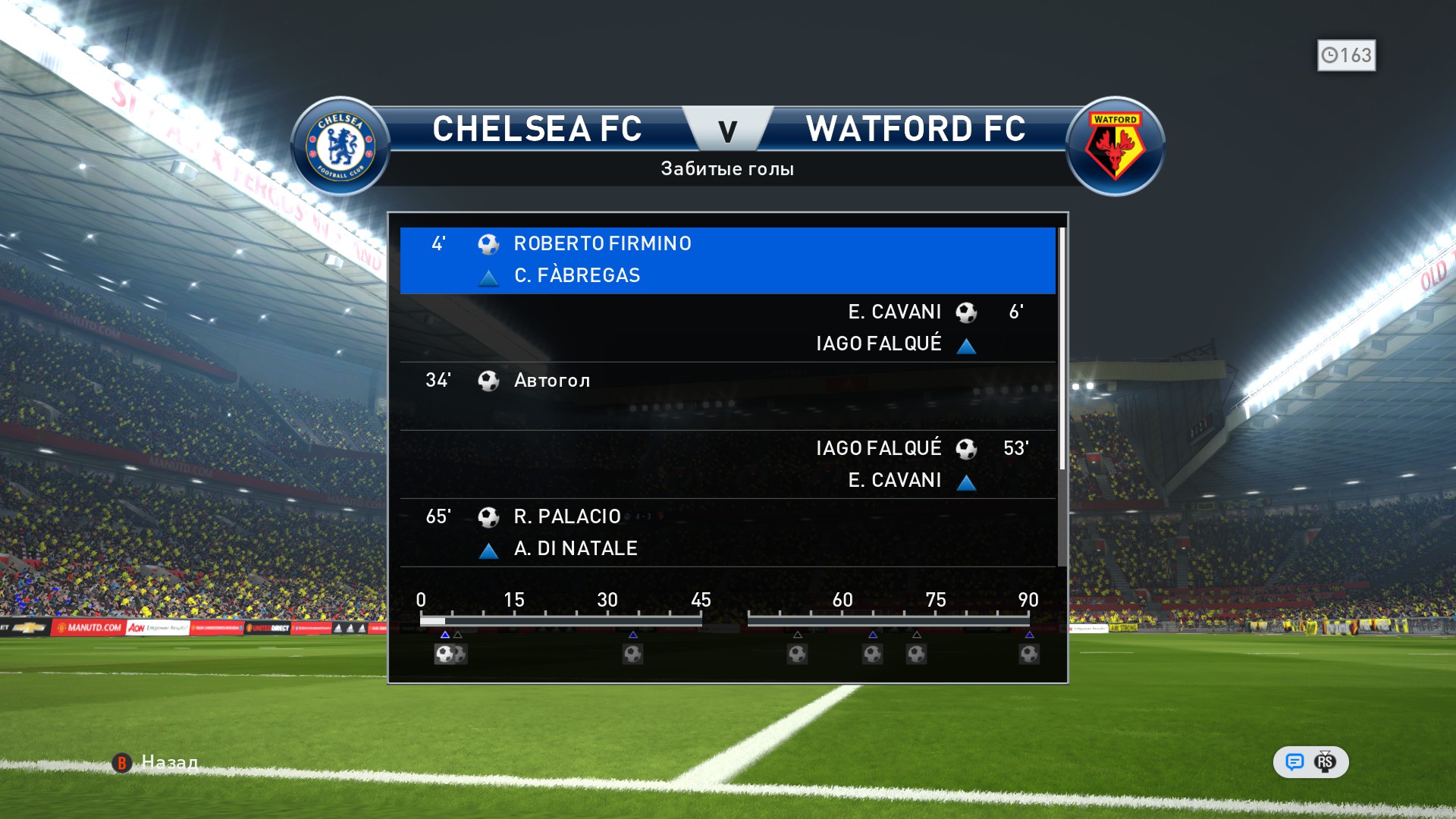The width and height of the screenshot is (1456, 819).
Task: Select the 34' own goal row
Action: click(726, 396)
